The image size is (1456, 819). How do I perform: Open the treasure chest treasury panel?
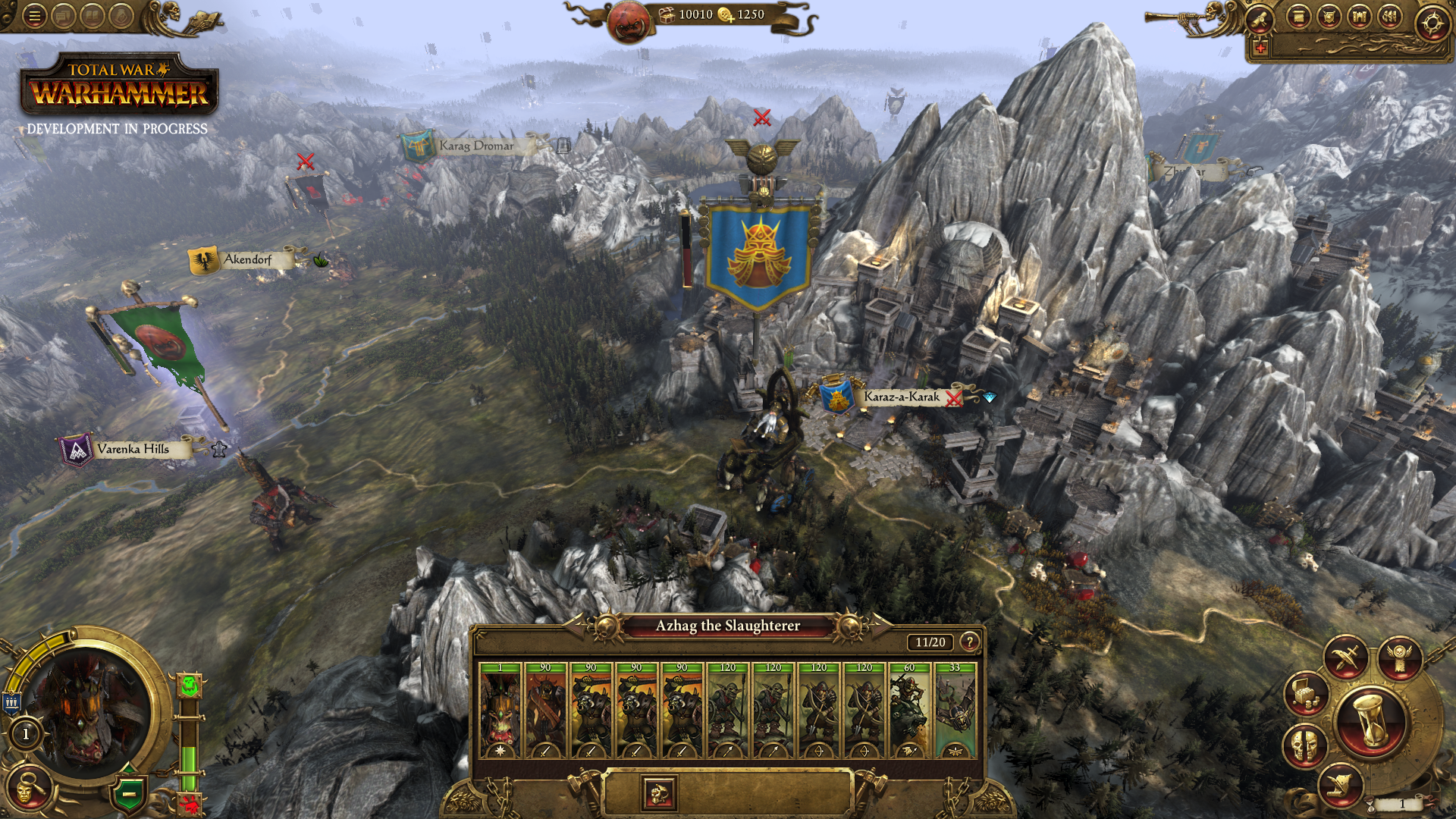coord(1307,693)
